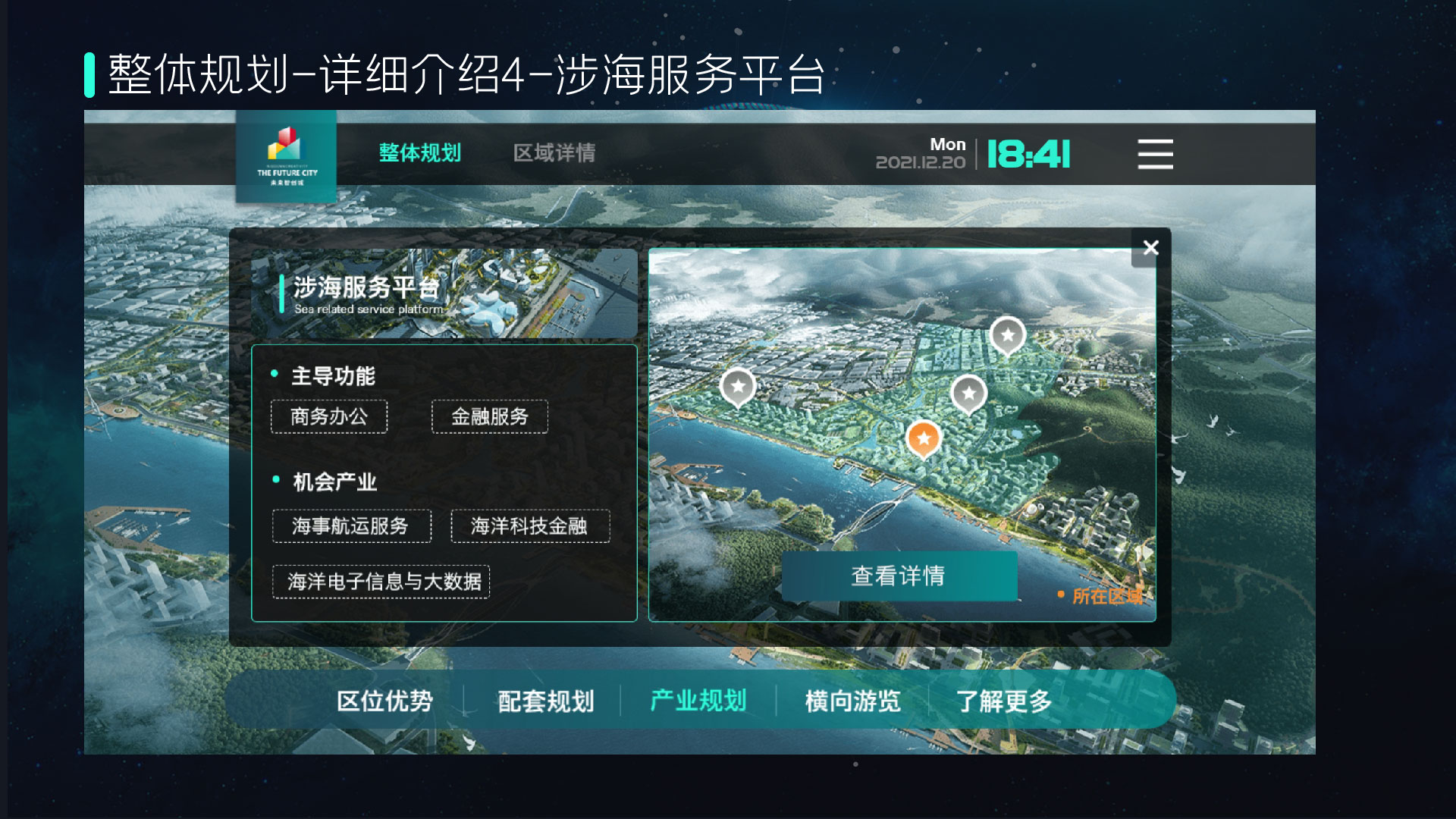Select the topmost white star marker
Image resolution: width=1456 pixels, height=819 pixels.
(x=1007, y=334)
